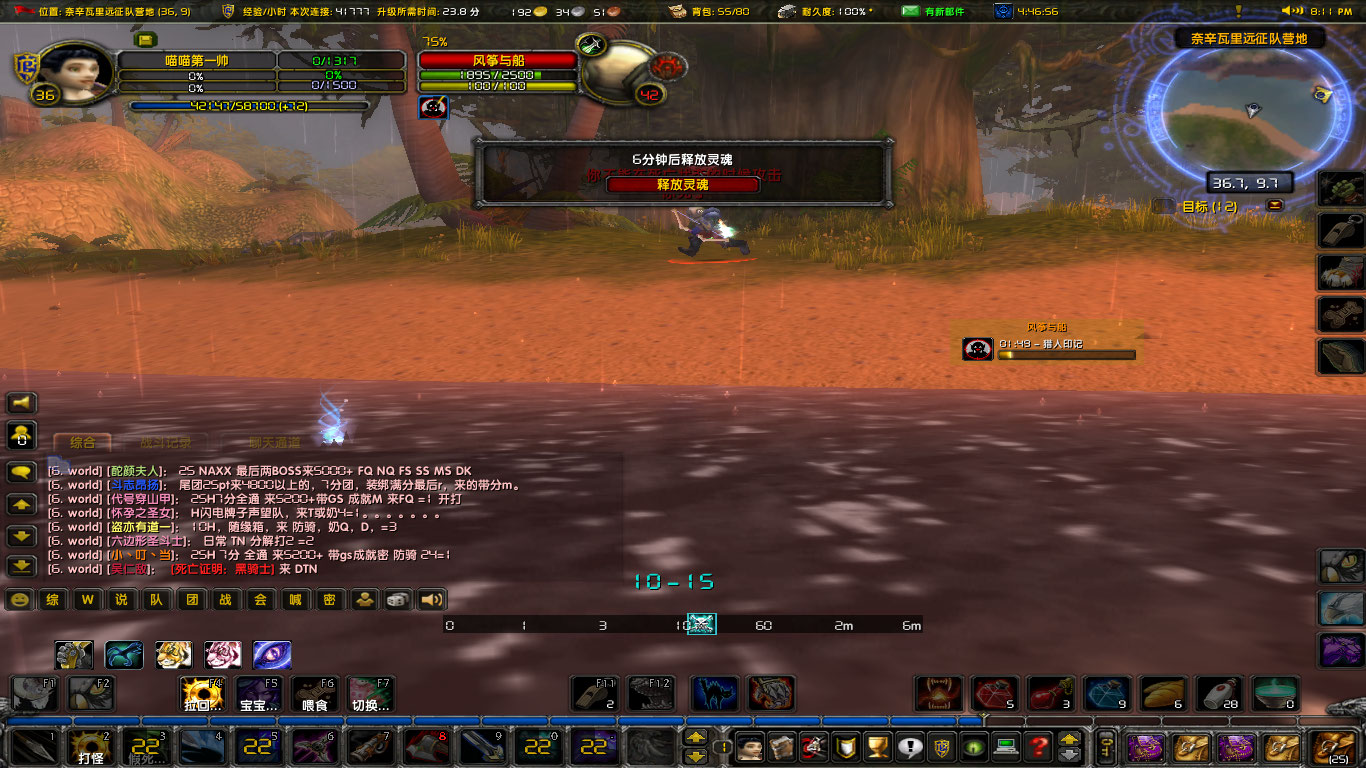Screen dimensions: 1366x768
Task: Open the main menu computer icon
Action: point(1006,747)
